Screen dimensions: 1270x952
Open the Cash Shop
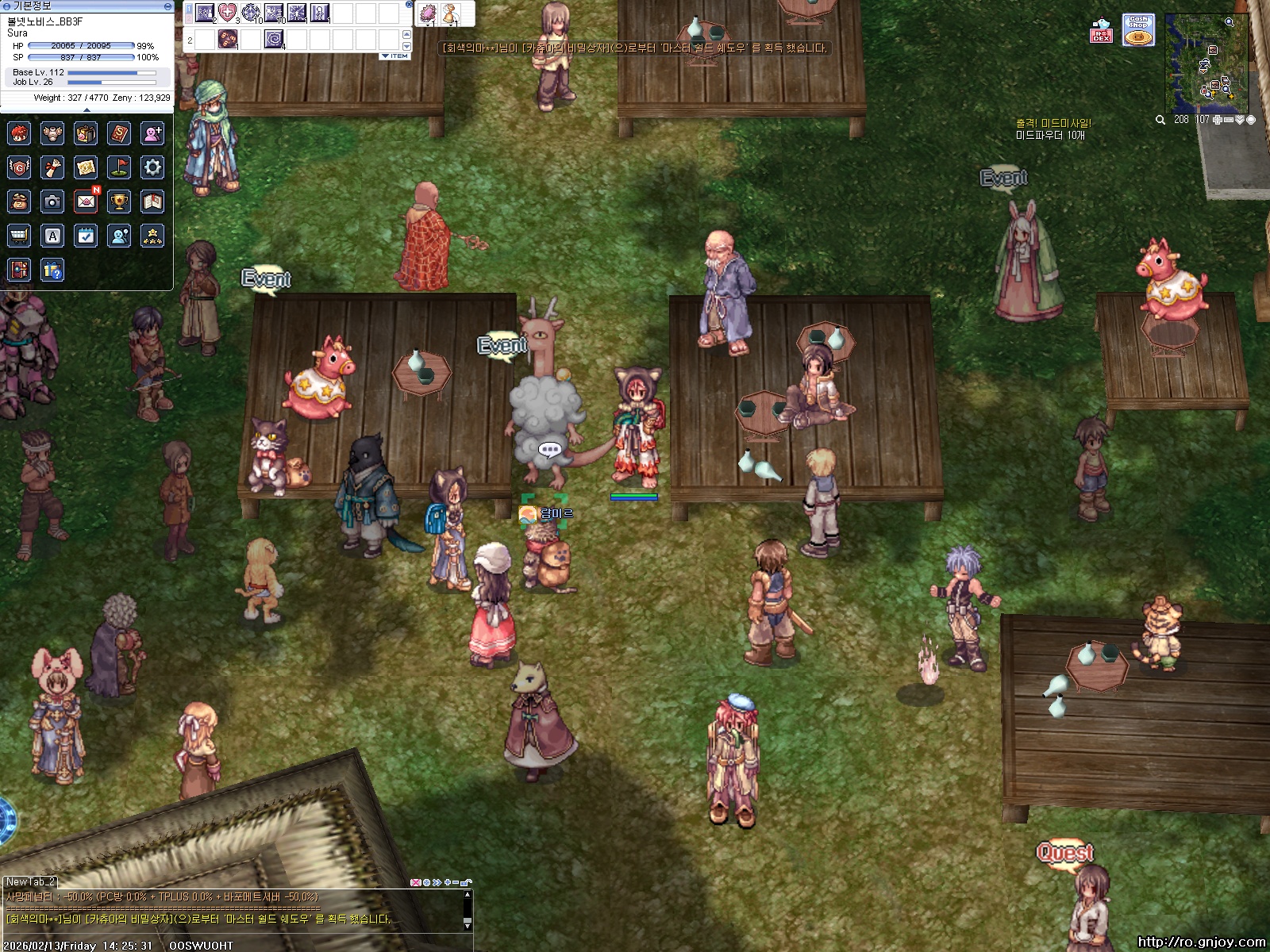(x=1138, y=30)
